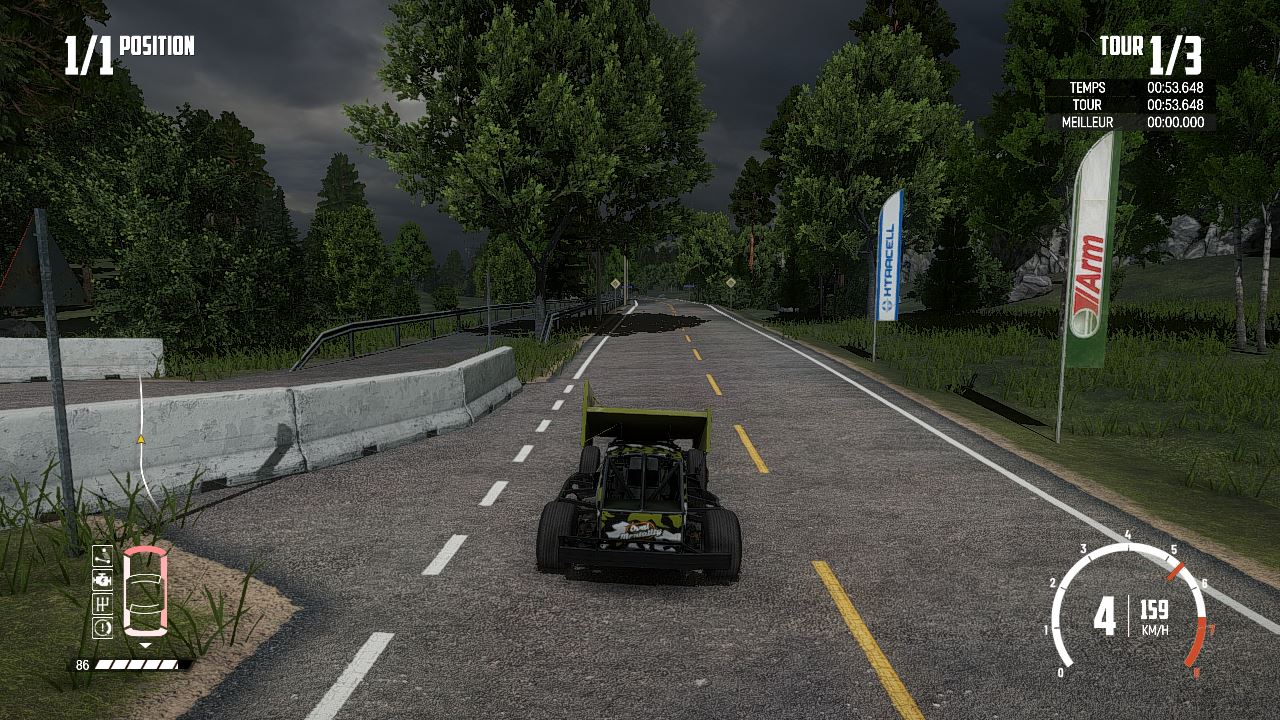Select the car damage outline diagram
Viewport: 1280px width, 720px height.
coord(146,592)
